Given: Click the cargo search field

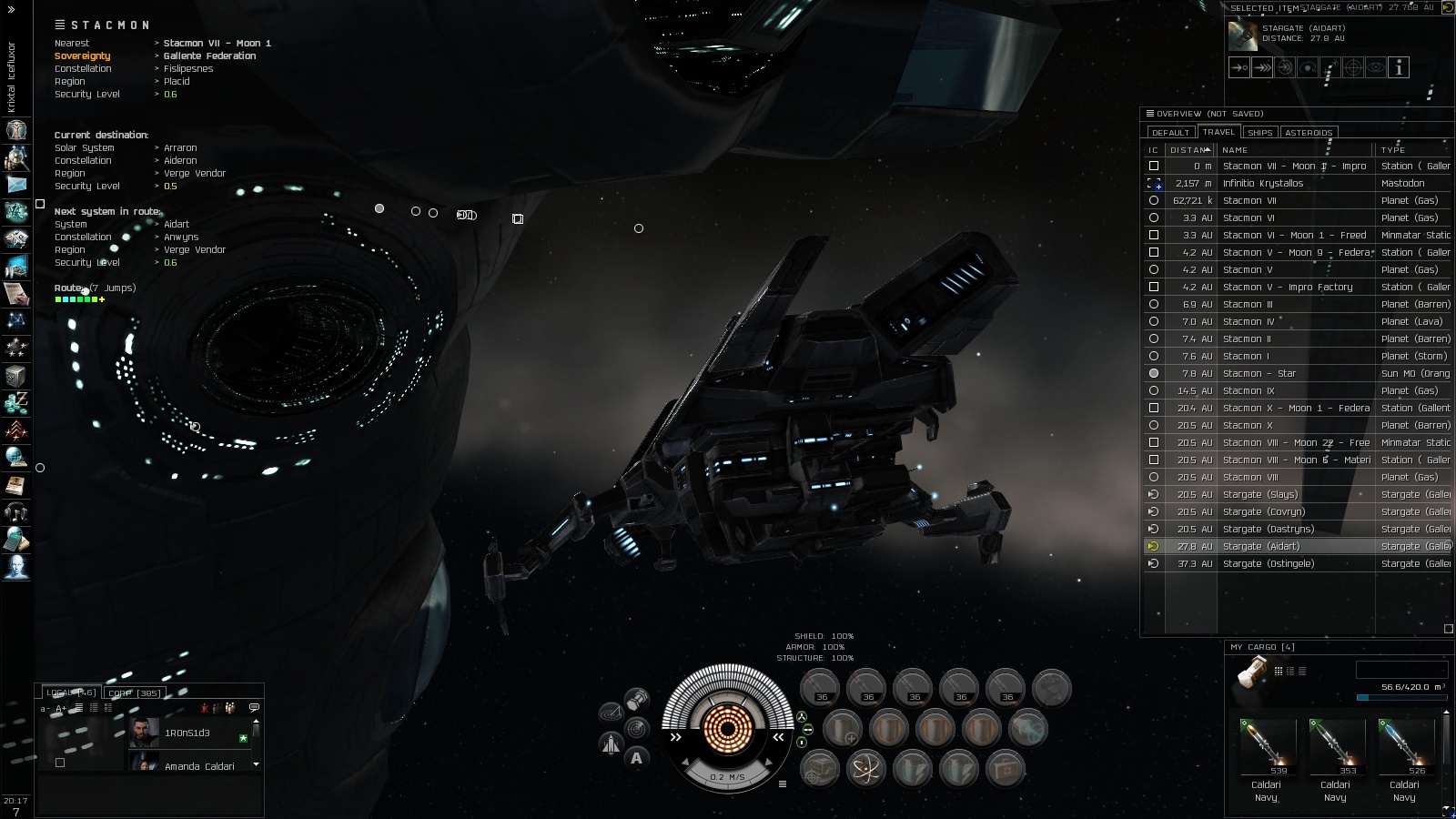Looking at the screenshot, I should pos(1400,671).
